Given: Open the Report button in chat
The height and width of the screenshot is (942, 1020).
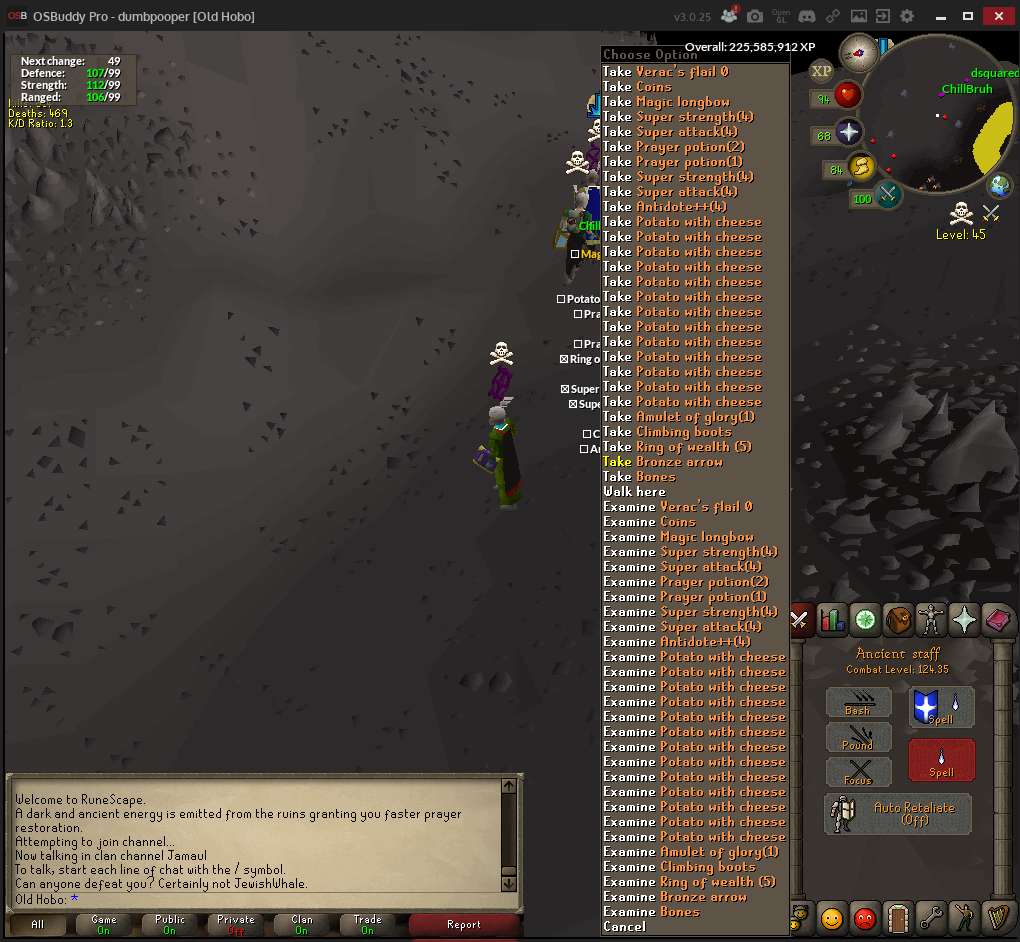Looking at the screenshot, I should pyautogui.click(x=464, y=925).
